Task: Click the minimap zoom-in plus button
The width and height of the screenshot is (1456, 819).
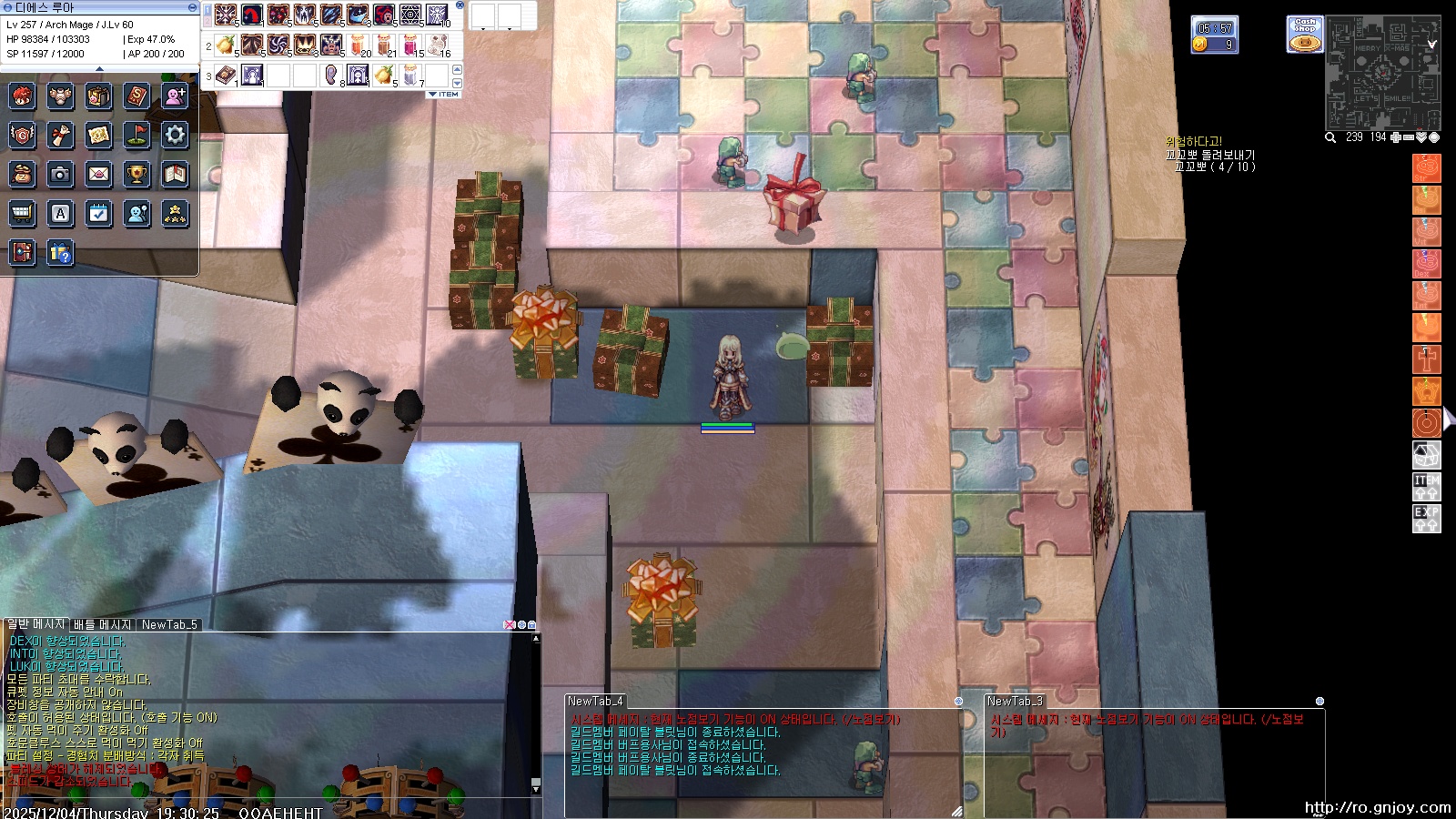Action: pos(1396,137)
